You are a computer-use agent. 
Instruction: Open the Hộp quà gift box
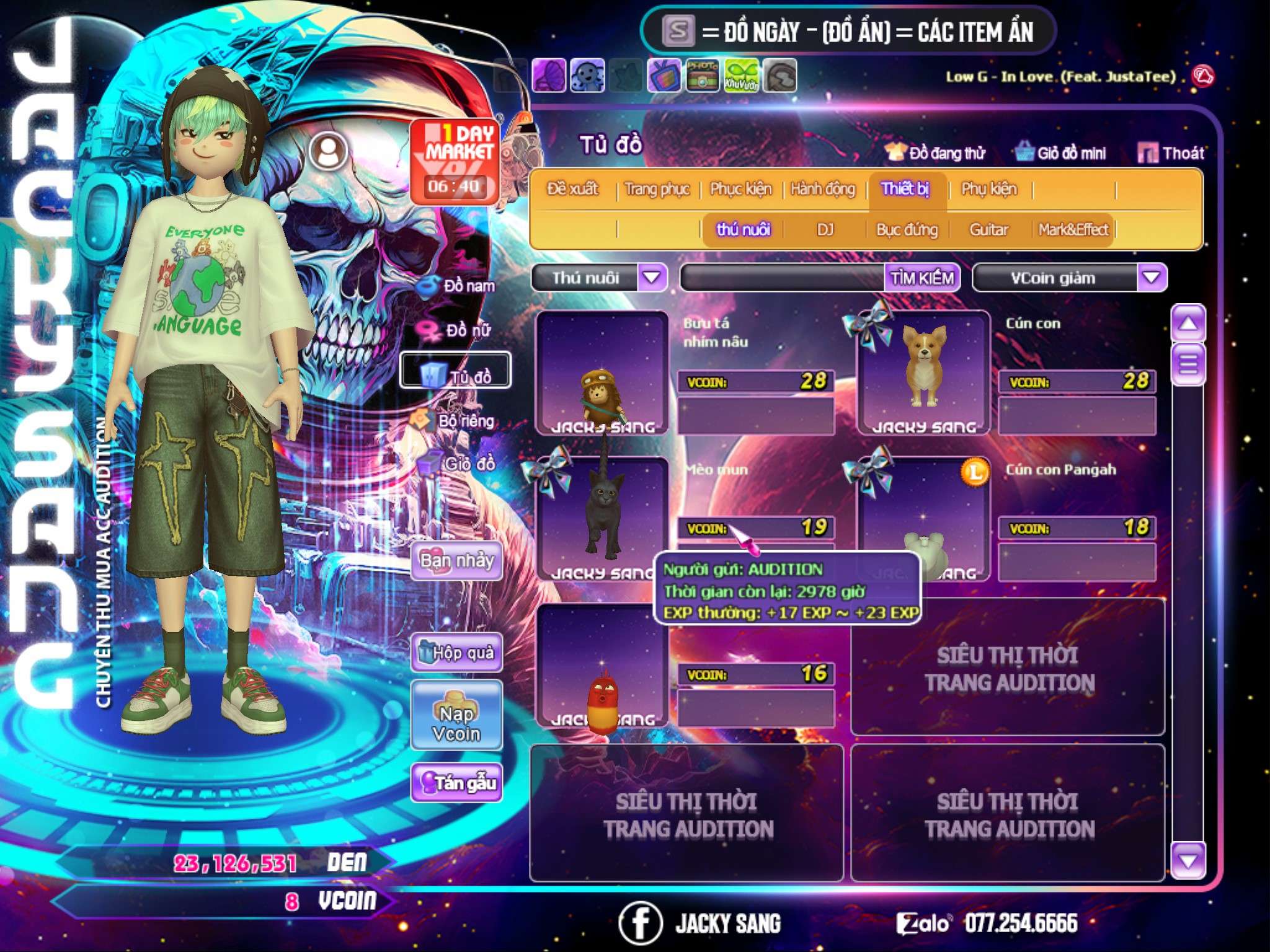pyautogui.click(x=456, y=653)
